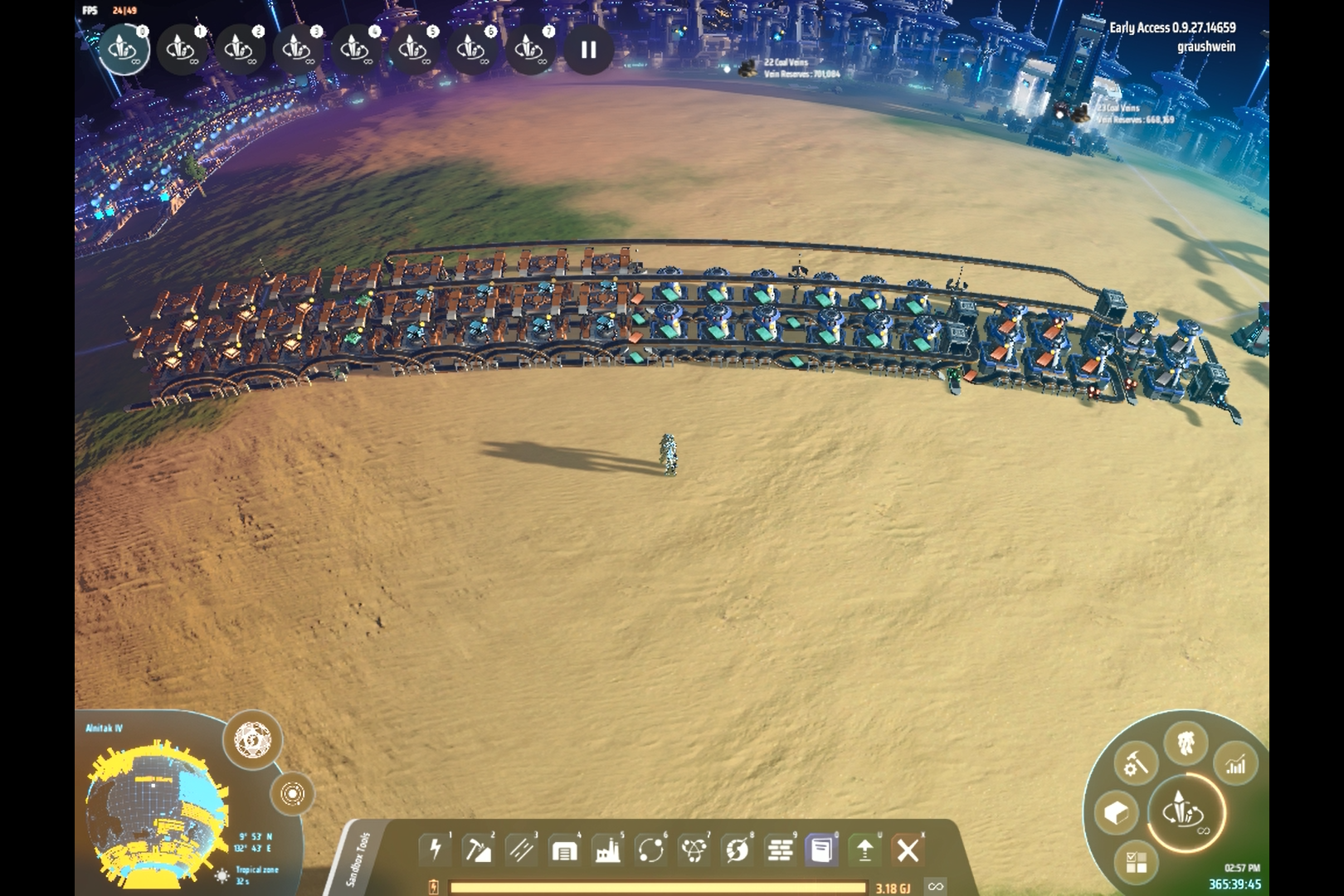This screenshot has height=896, width=1344.
Task: Open the foundation brick-wall build category
Action: tap(780, 850)
